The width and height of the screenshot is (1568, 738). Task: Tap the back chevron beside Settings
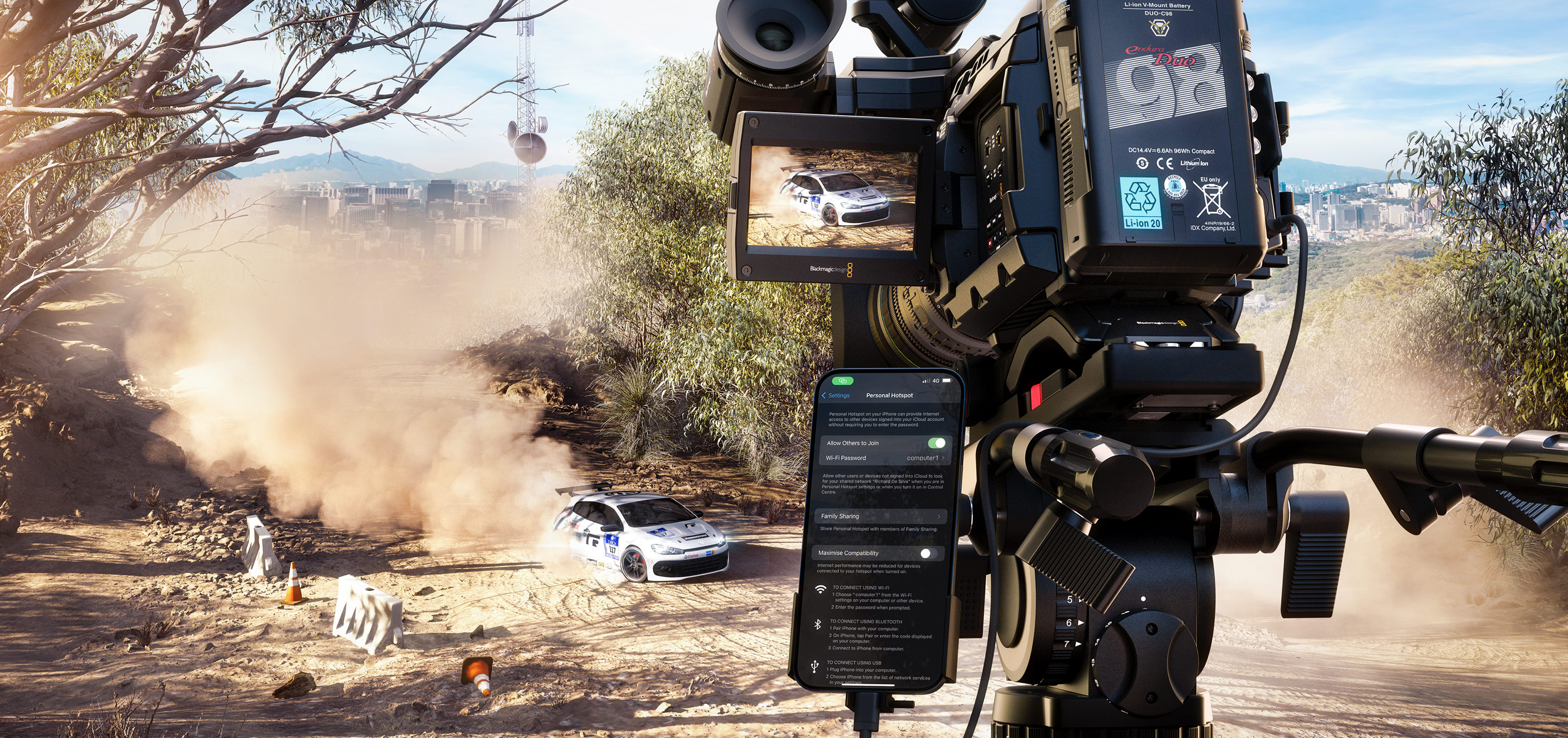point(824,396)
